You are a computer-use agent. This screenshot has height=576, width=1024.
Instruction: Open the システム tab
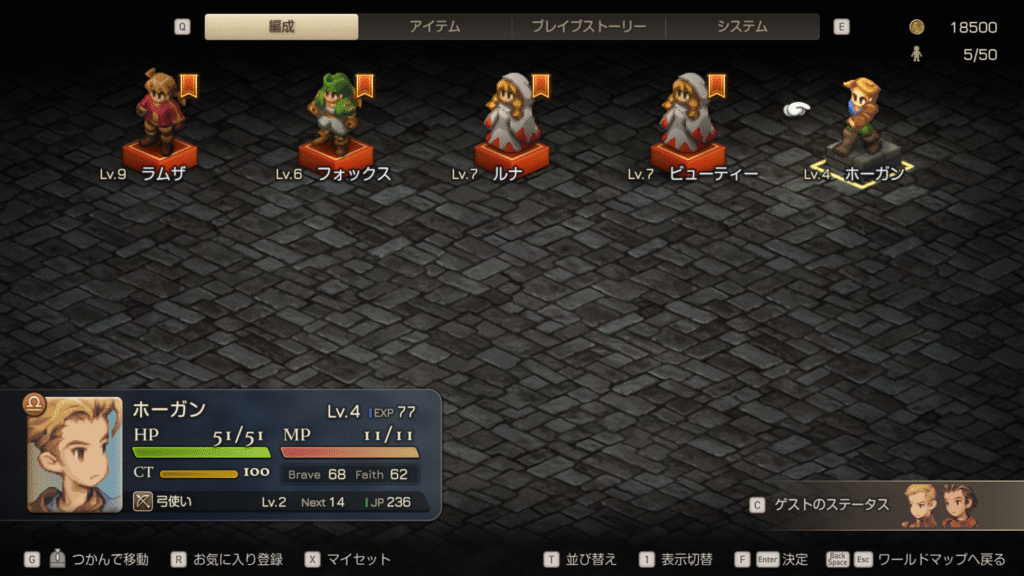[742, 27]
